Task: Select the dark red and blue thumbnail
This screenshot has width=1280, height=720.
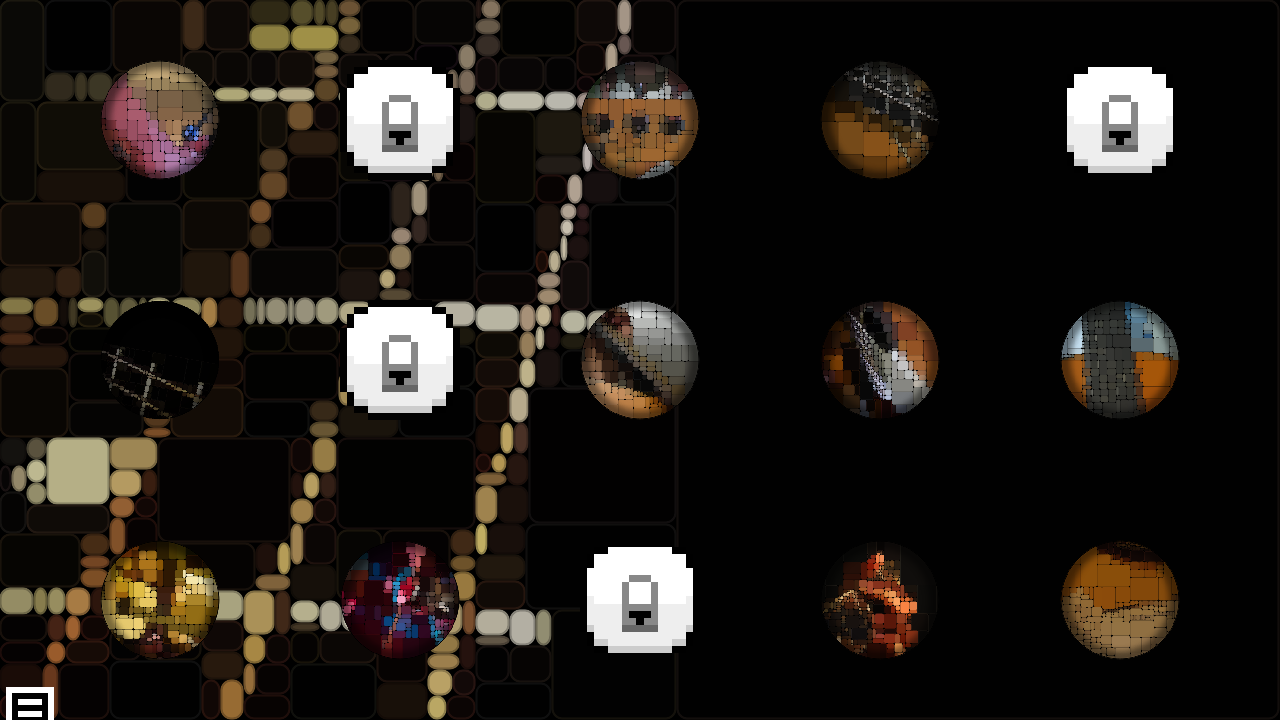Action: [x=400, y=600]
